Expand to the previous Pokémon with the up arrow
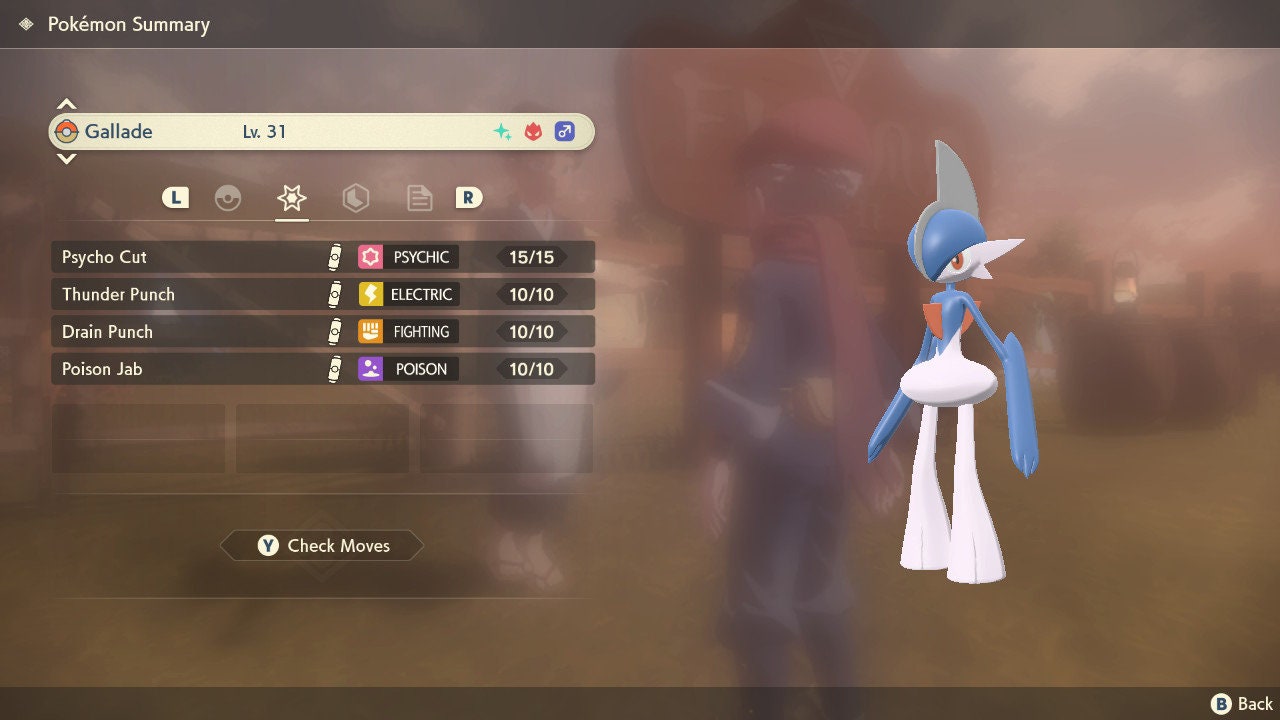Screen dimensions: 1280x720 [66, 103]
